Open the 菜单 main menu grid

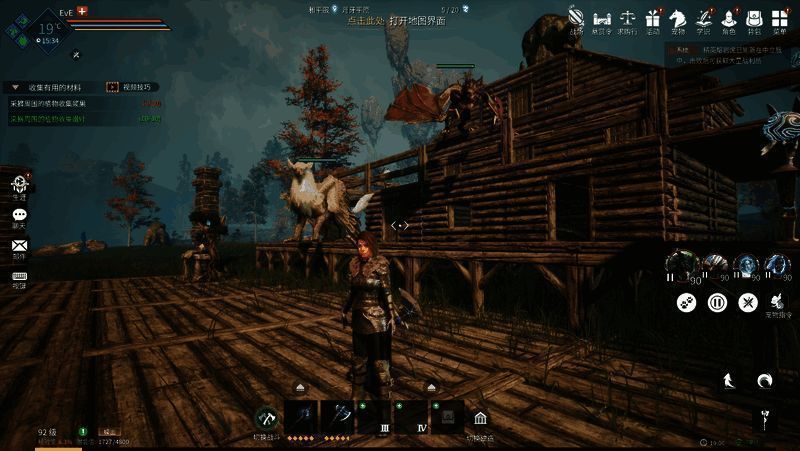coord(780,18)
